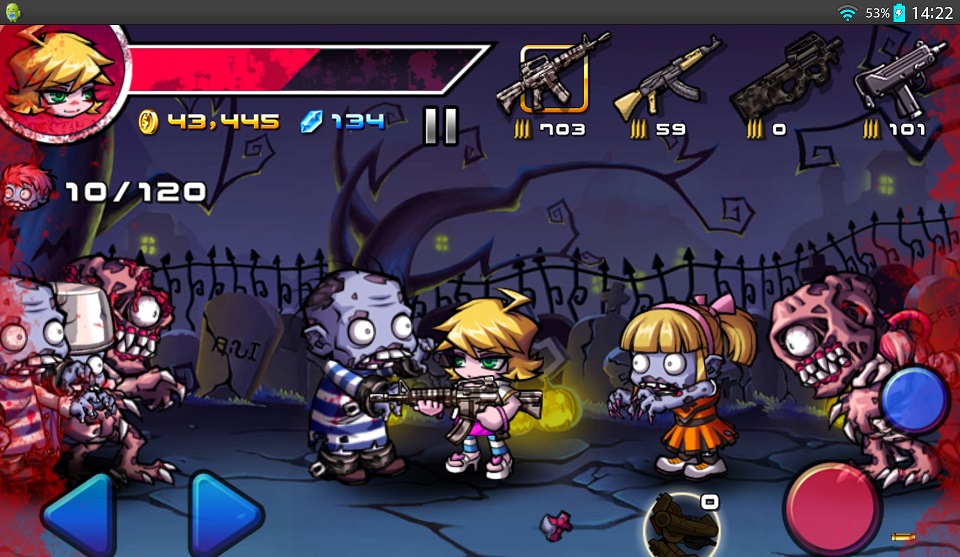Hit the large red fire button

(x=831, y=507)
